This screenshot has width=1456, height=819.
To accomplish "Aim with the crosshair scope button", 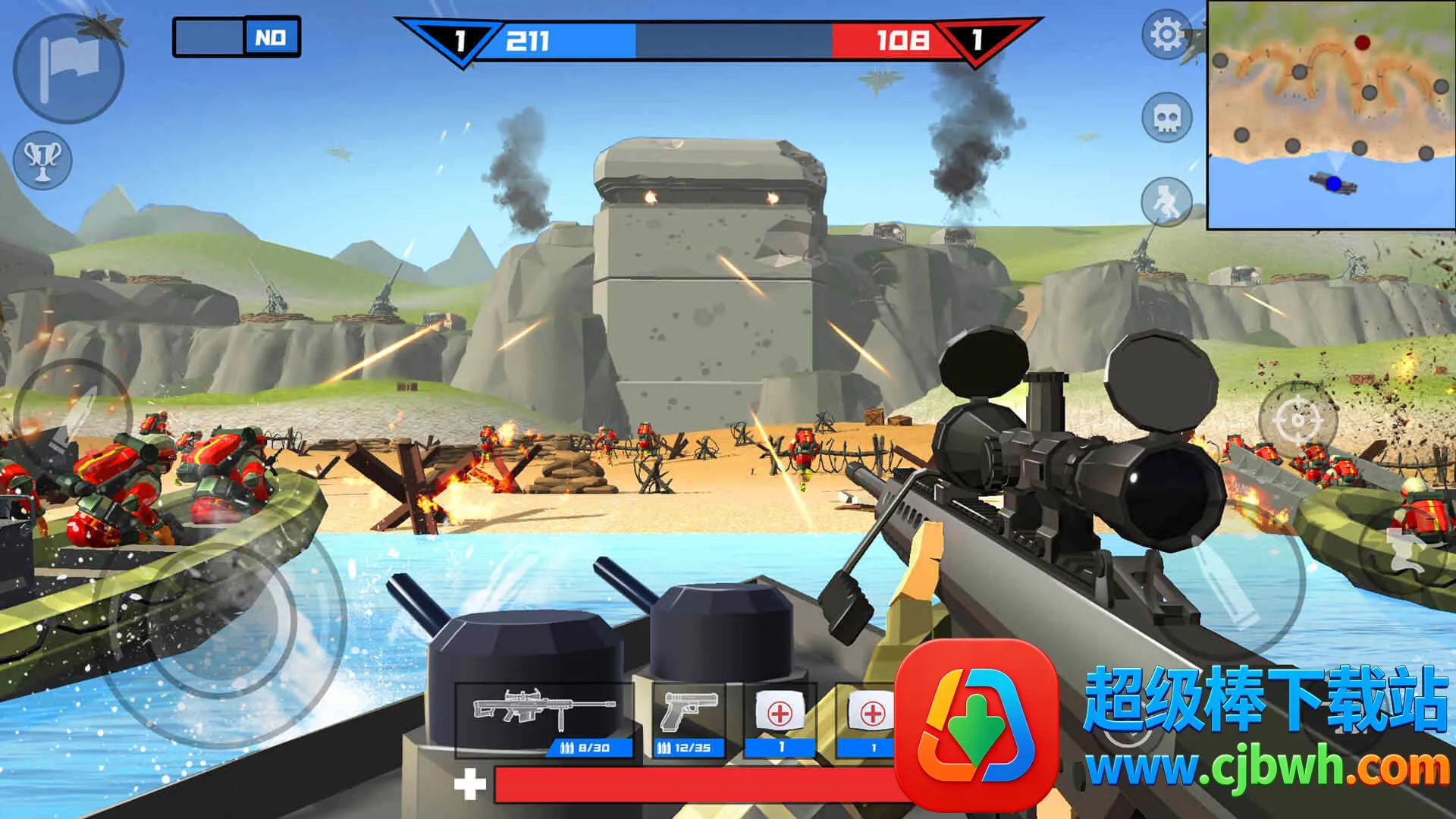I will 1298,419.
